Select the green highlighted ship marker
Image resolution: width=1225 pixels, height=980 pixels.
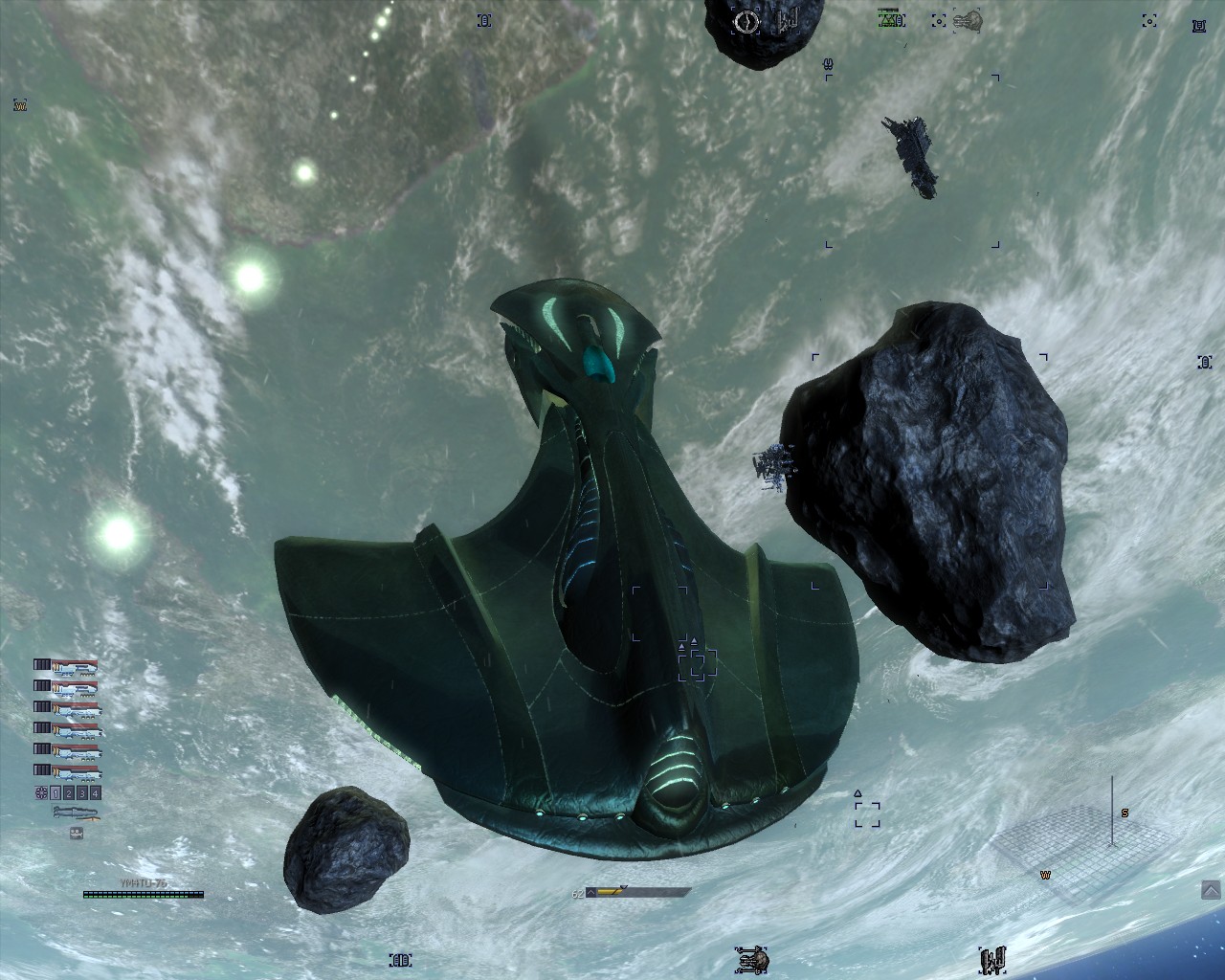[891, 18]
